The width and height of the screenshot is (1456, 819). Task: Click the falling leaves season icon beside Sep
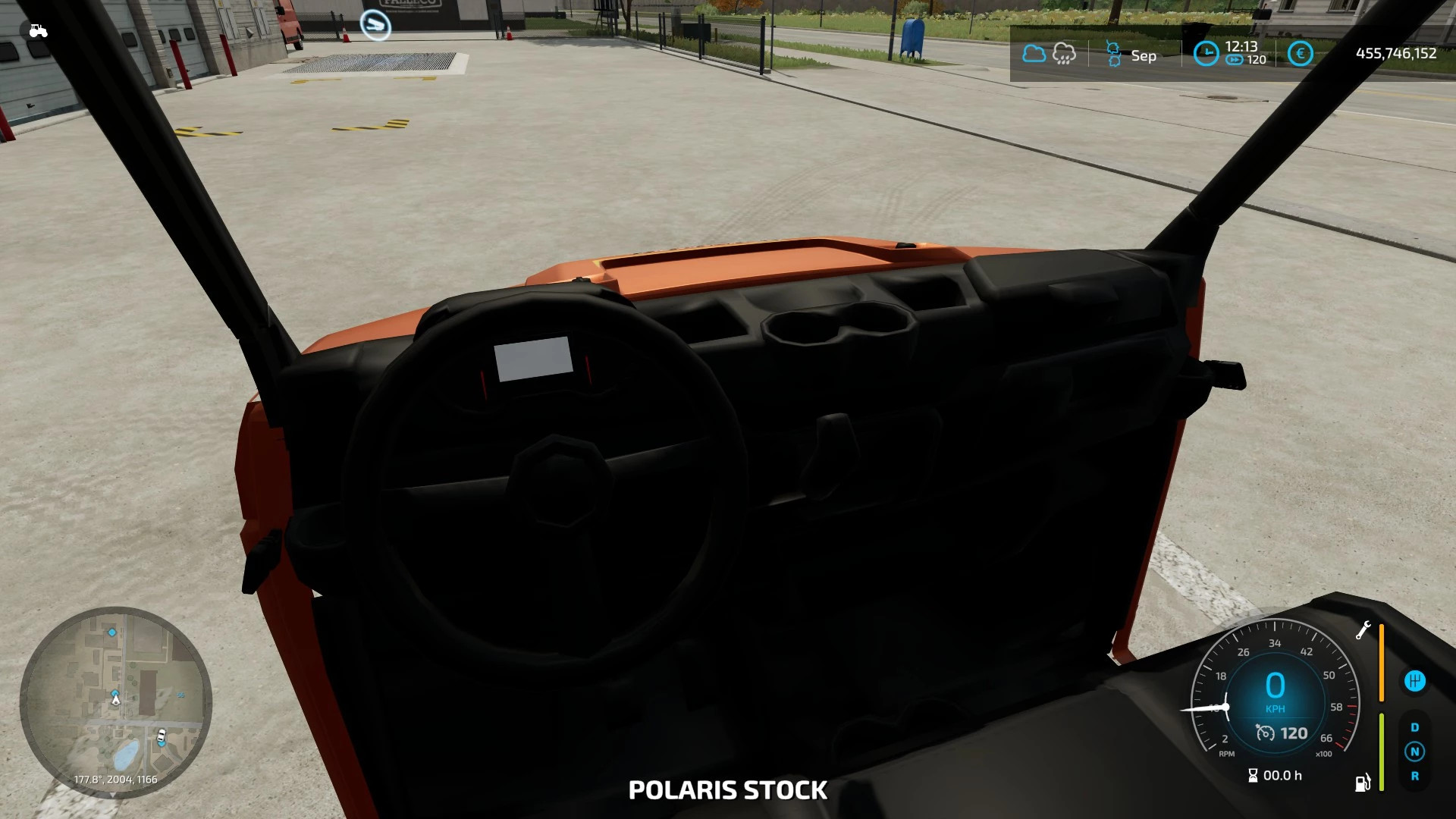click(1113, 52)
